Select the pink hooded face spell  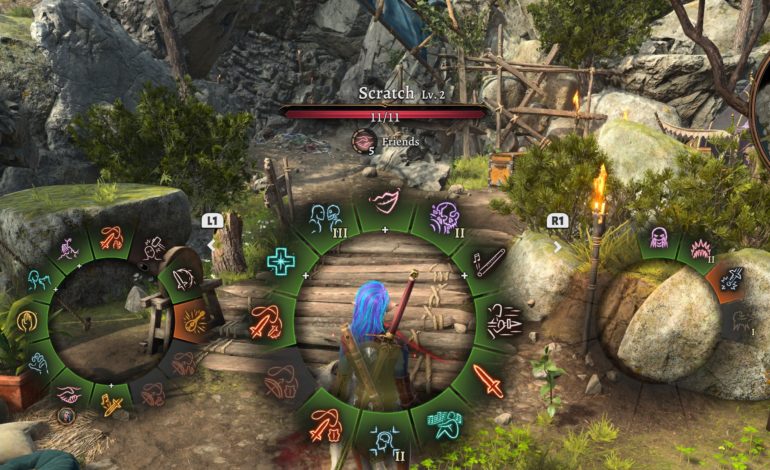[x=659, y=238]
